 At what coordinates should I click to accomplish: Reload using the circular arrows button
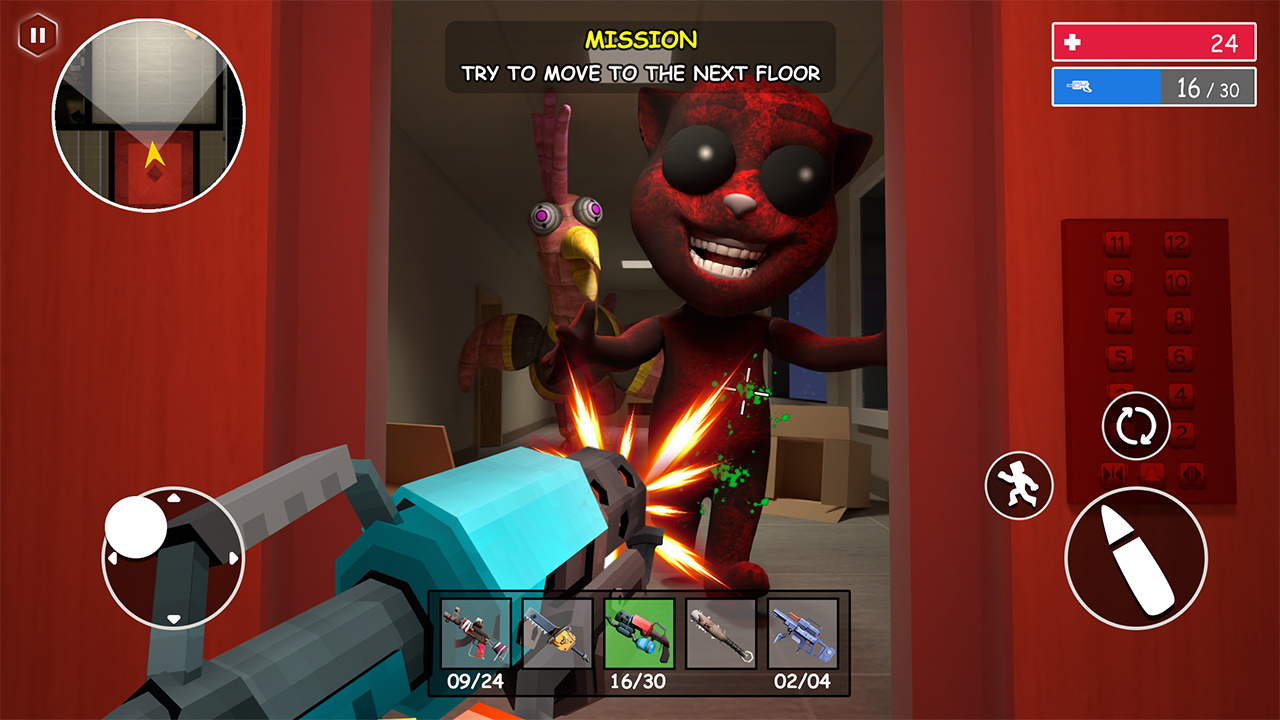click(1136, 427)
